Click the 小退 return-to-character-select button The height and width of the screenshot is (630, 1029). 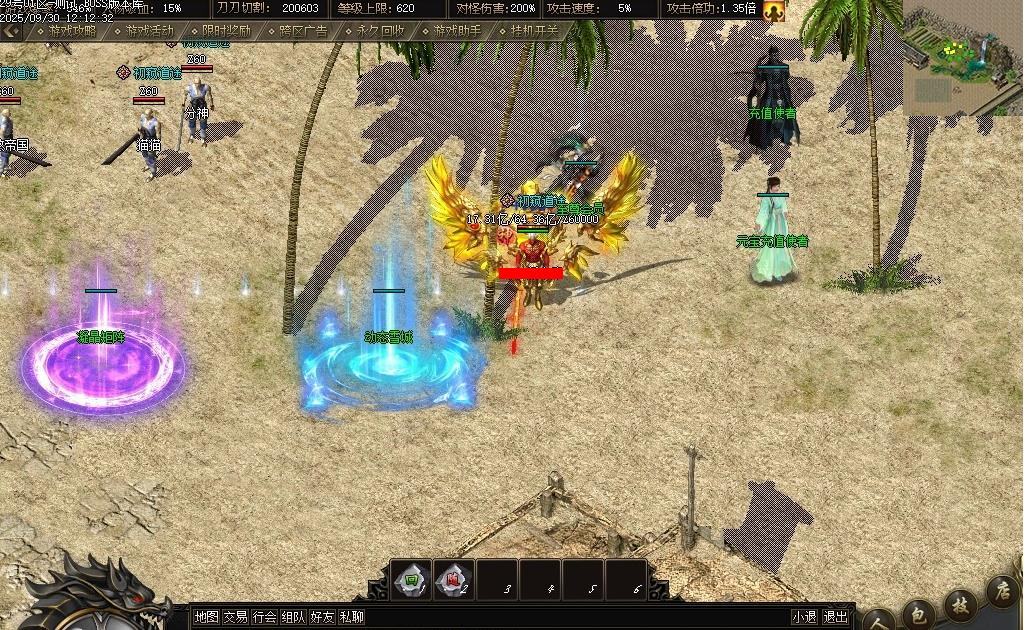[804, 617]
